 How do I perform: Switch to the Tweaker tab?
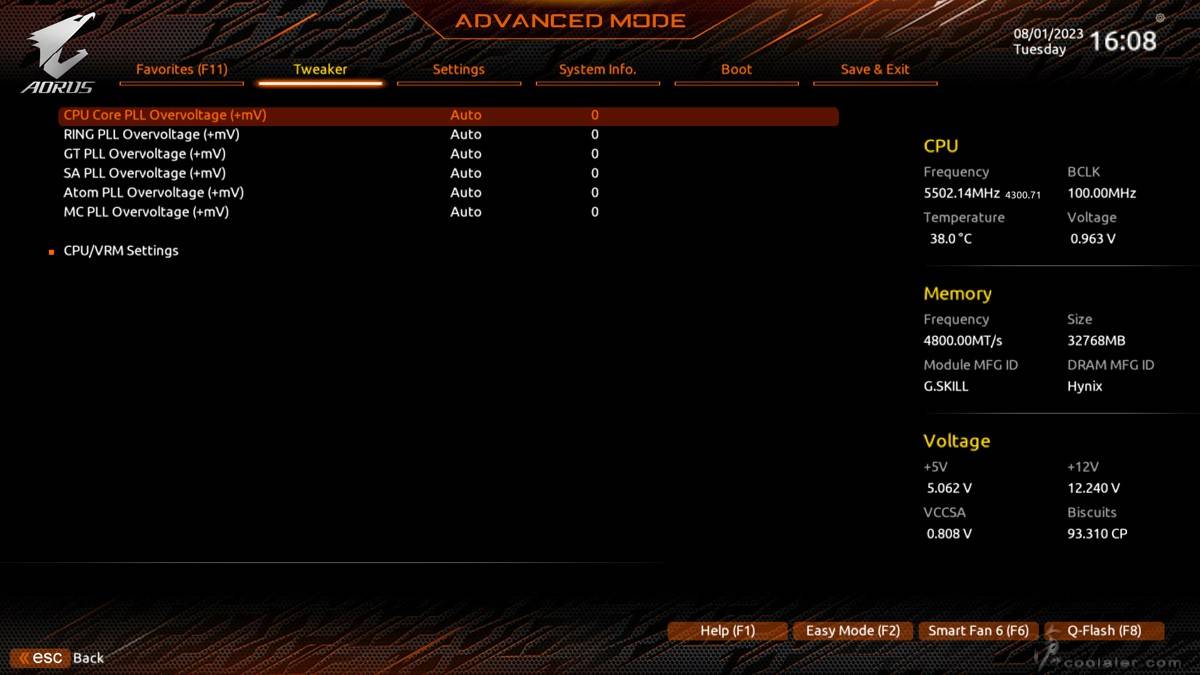click(x=320, y=70)
